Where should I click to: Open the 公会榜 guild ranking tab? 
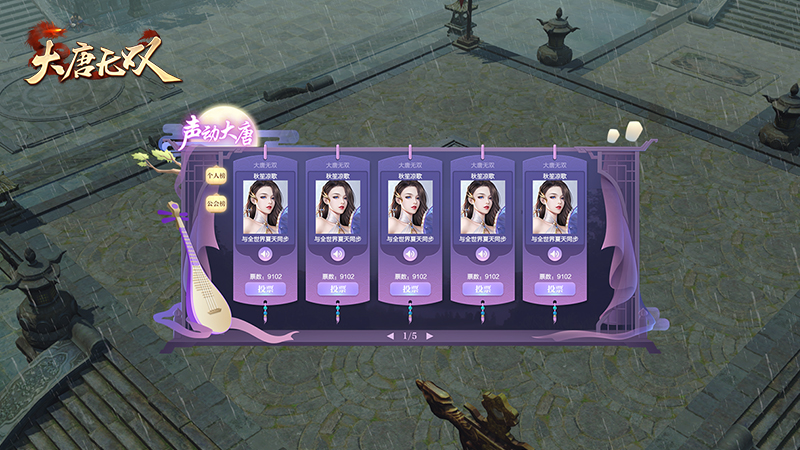212,203
